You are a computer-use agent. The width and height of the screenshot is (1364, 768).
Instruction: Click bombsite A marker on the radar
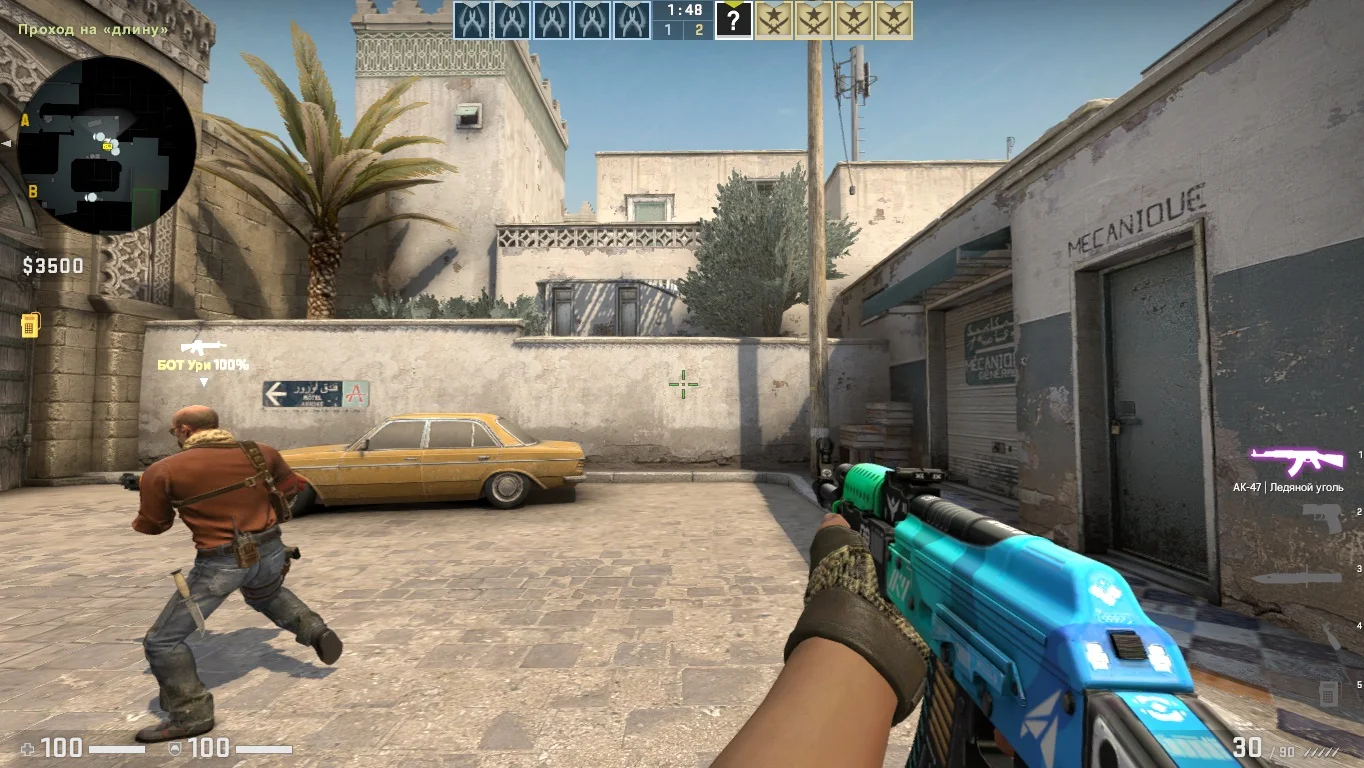[24, 121]
